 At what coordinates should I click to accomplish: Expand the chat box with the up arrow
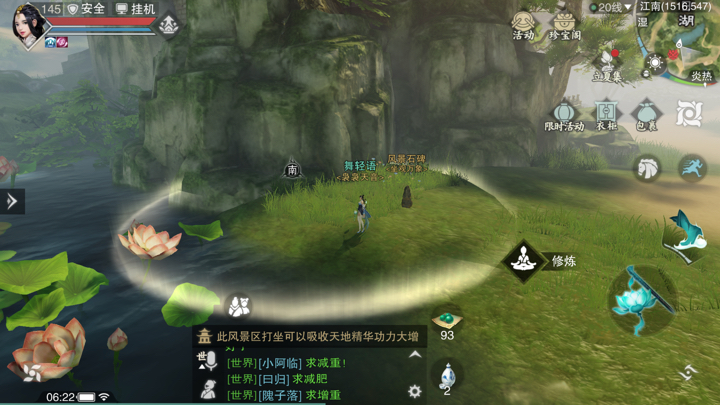coord(415,355)
